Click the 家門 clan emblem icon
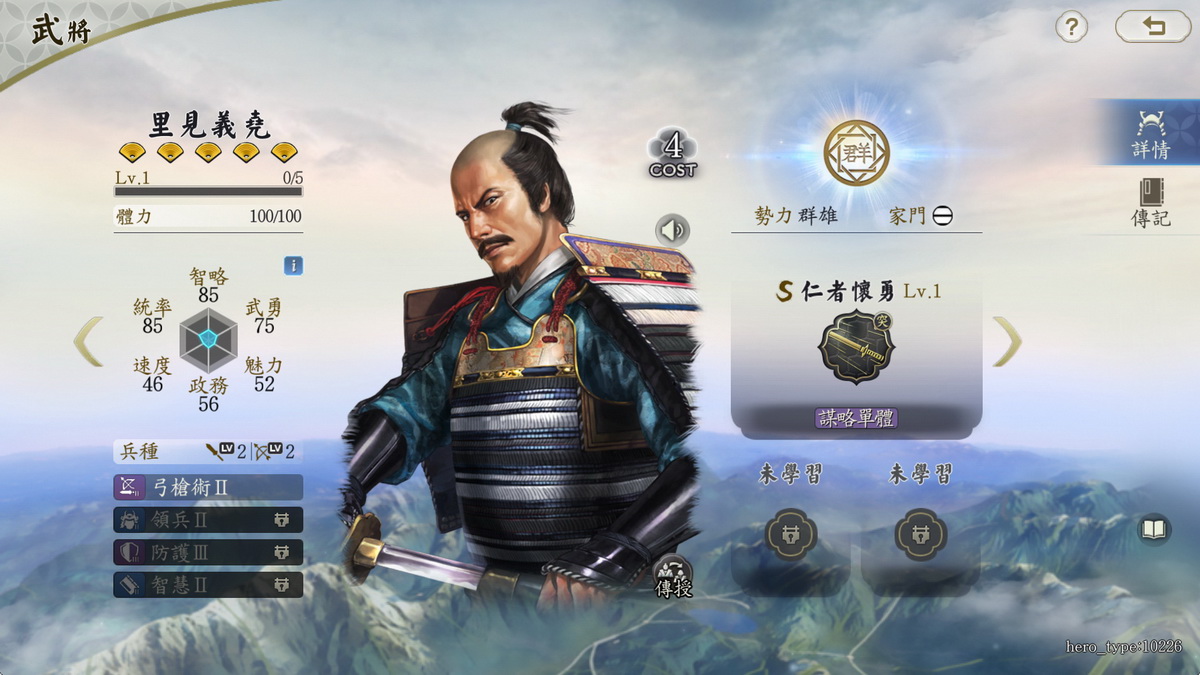1200x675 pixels. [x=943, y=216]
